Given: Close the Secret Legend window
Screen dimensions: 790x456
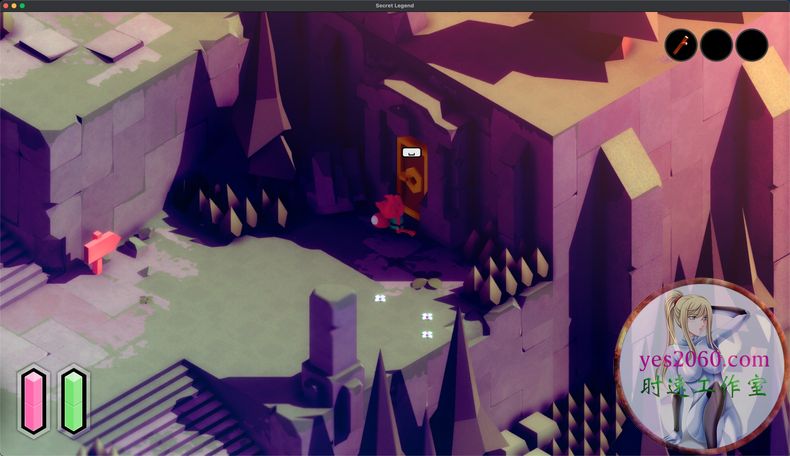Looking at the screenshot, I should click(5, 6).
